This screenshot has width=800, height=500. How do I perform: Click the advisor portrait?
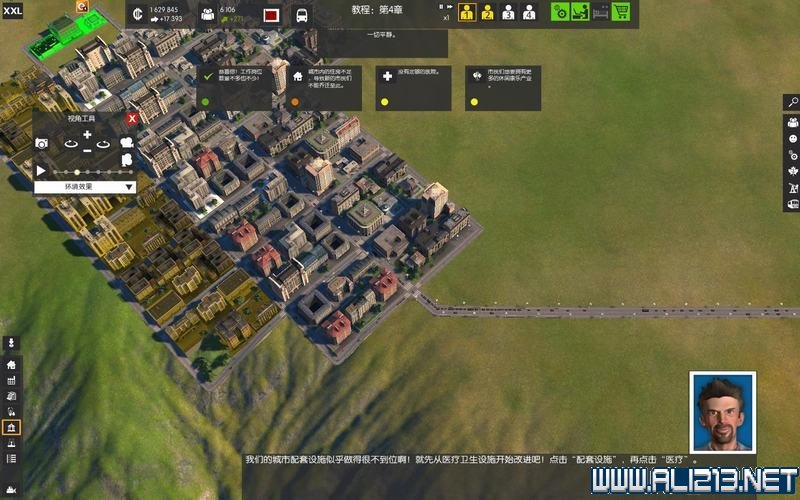[x=723, y=413]
